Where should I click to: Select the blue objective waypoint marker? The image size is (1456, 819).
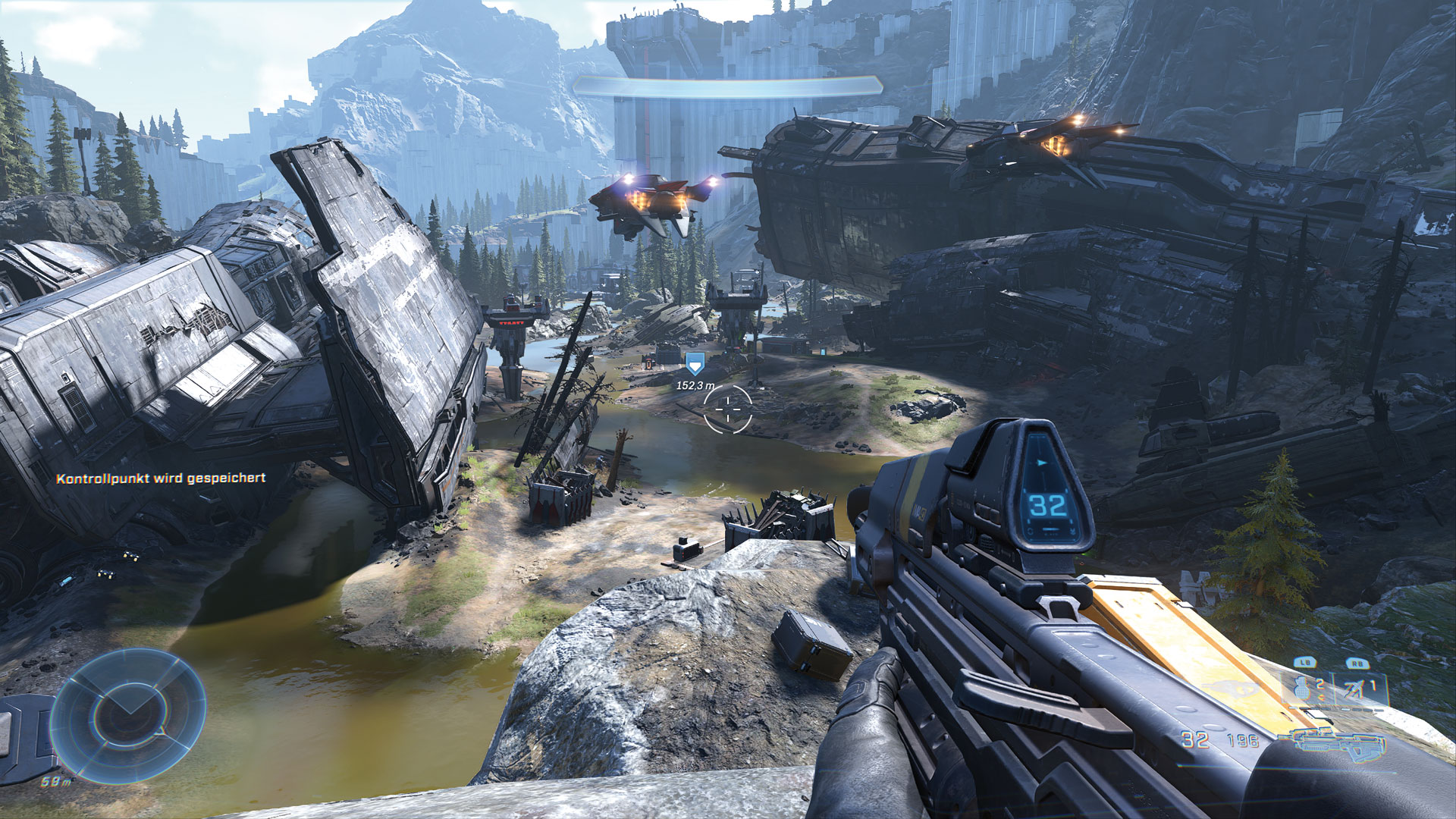click(x=694, y=364)
